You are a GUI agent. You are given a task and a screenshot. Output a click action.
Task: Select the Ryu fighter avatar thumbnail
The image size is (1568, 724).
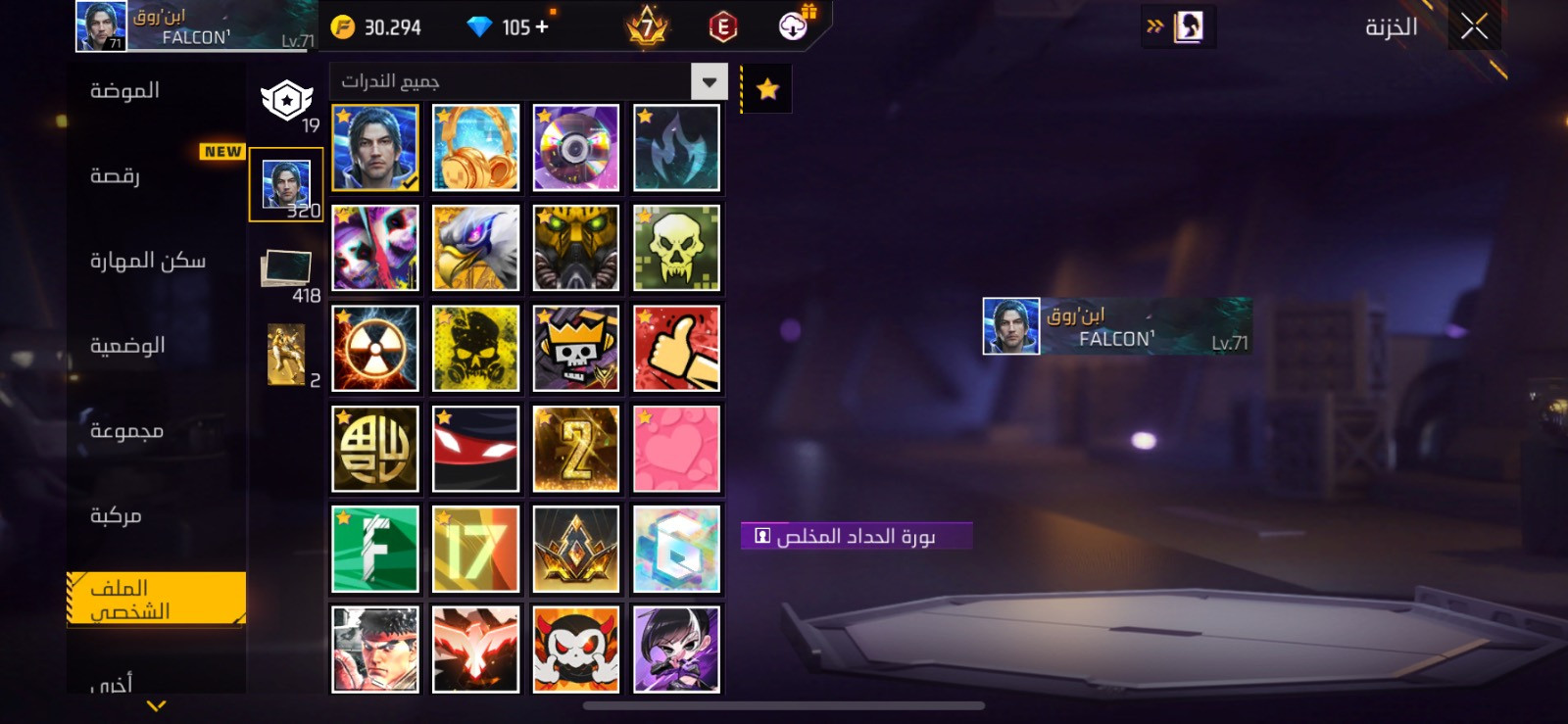click(374, 650)
